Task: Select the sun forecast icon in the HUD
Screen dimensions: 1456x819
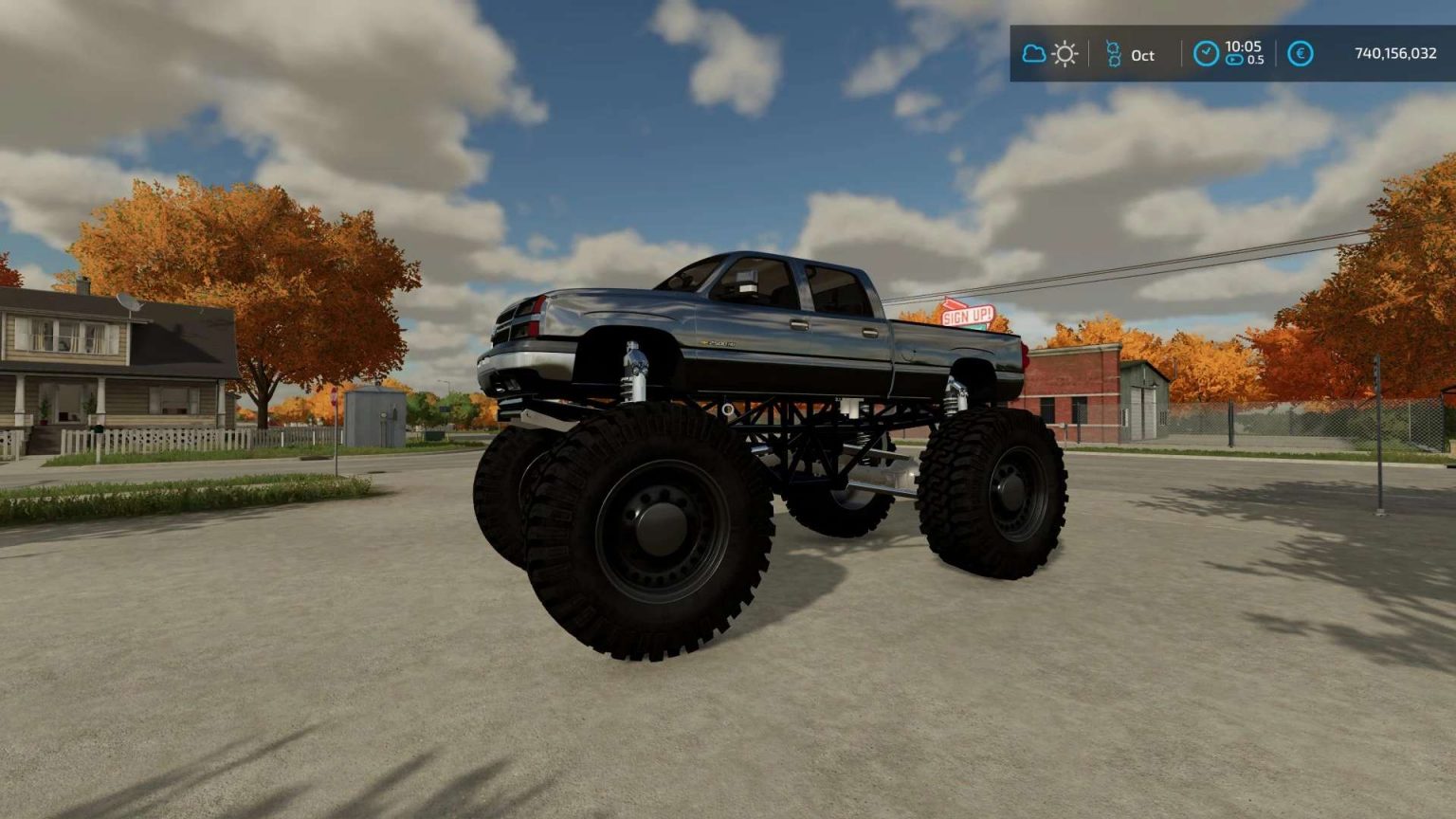Action: click(1064, 54)
